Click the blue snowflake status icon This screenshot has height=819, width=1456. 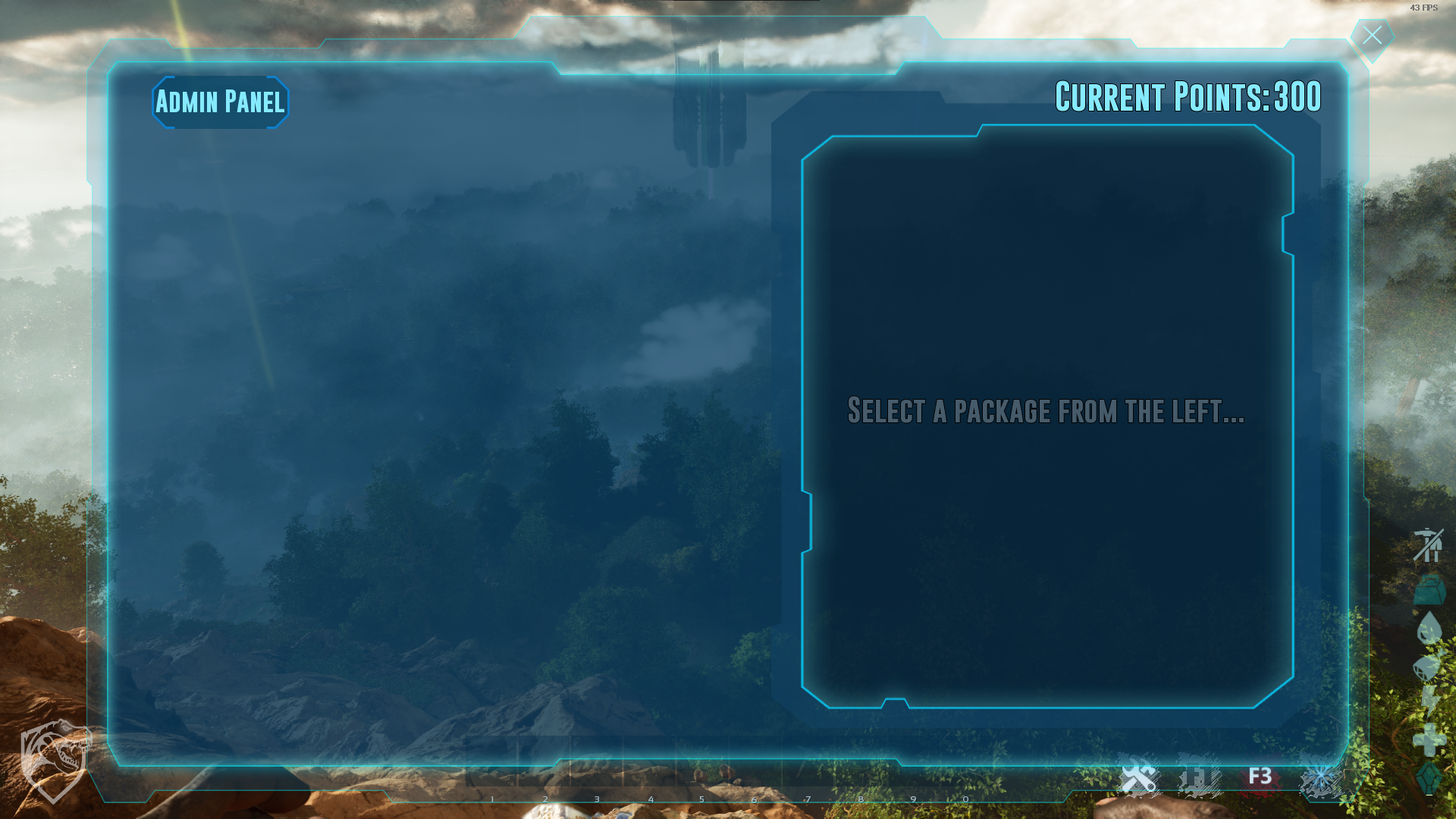(1320, 779)
